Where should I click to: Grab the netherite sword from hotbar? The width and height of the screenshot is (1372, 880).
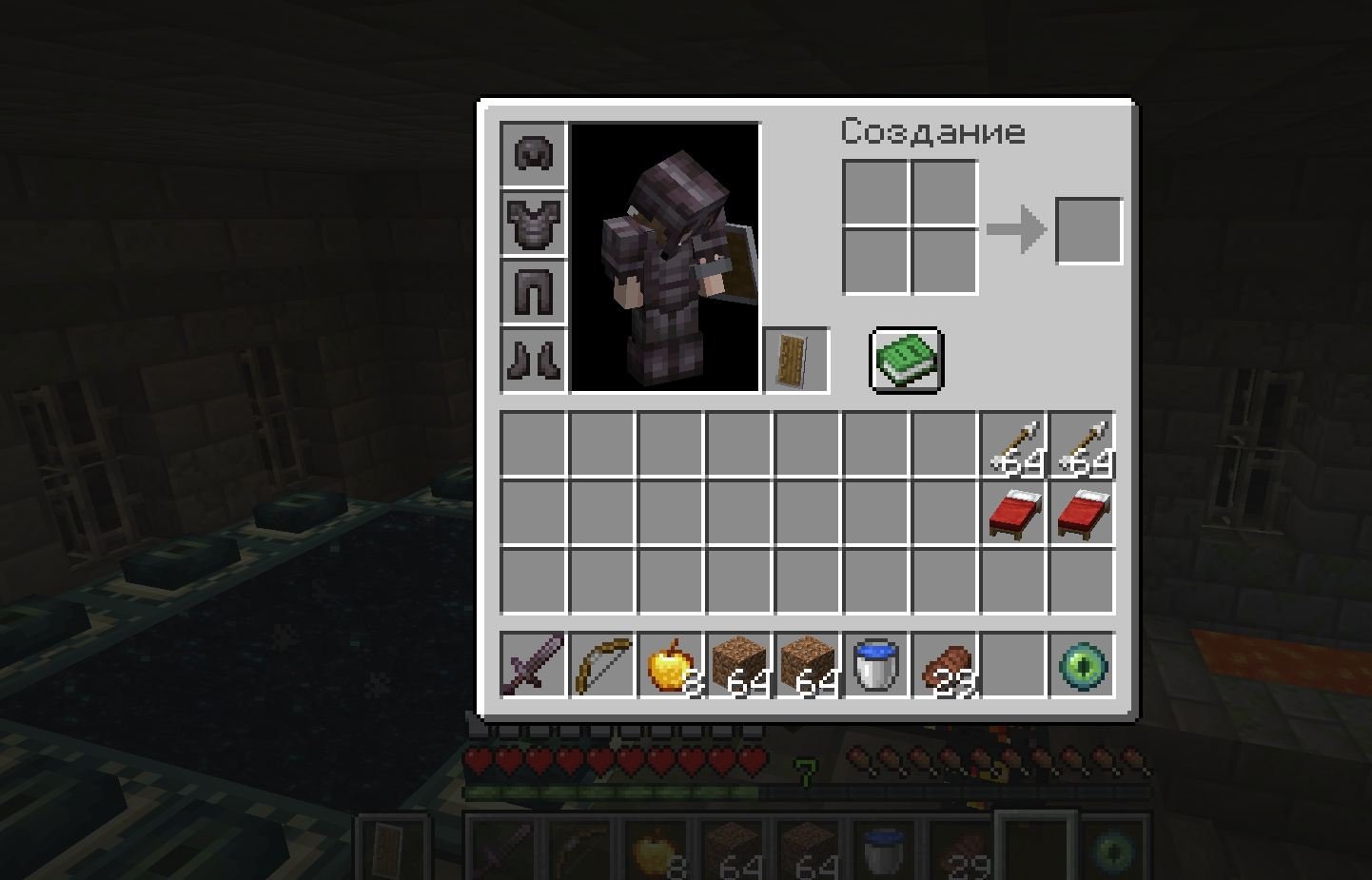[x=534, y=665]
